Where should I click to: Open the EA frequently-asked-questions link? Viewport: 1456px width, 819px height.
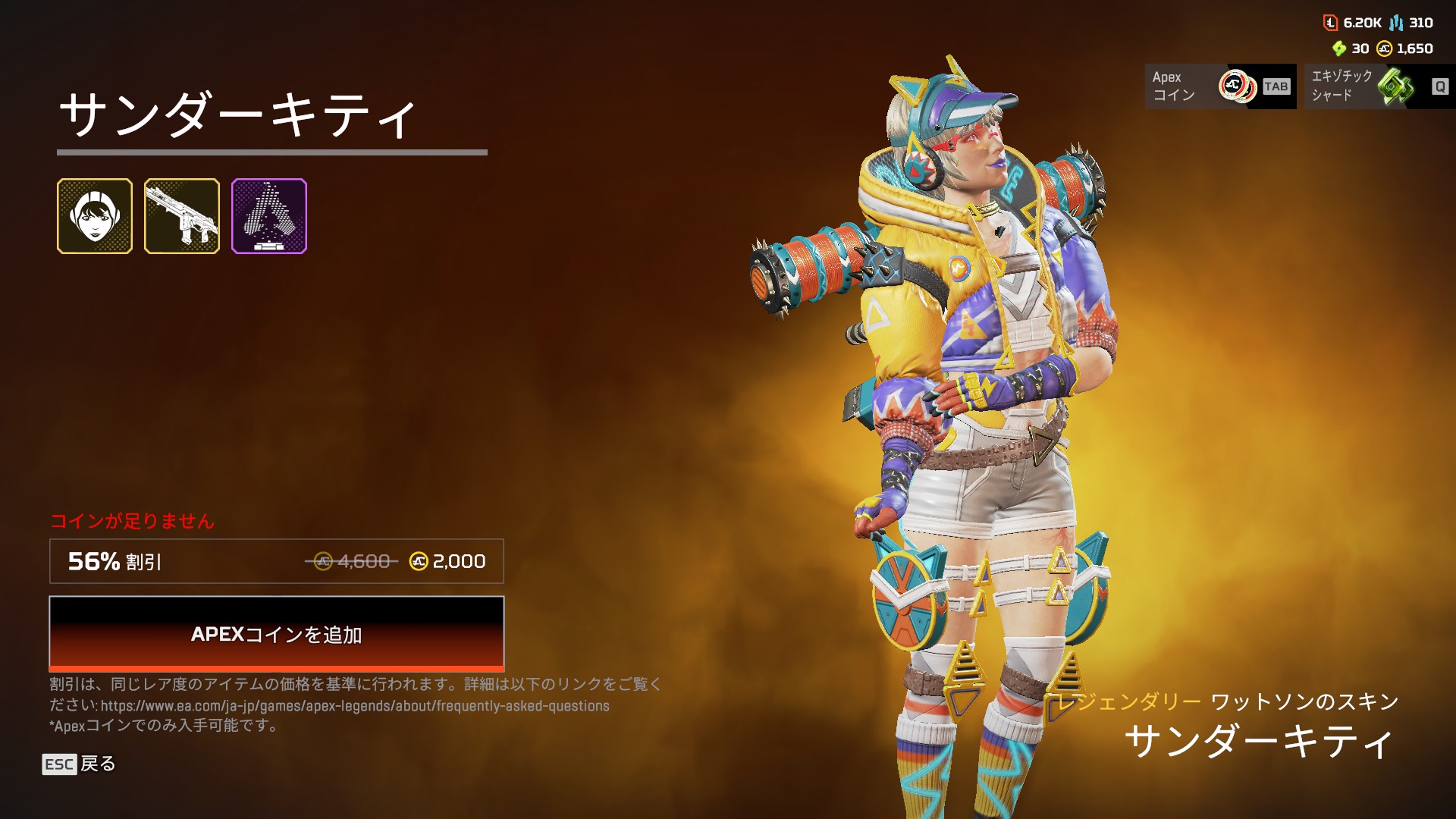tap(355, 706)
